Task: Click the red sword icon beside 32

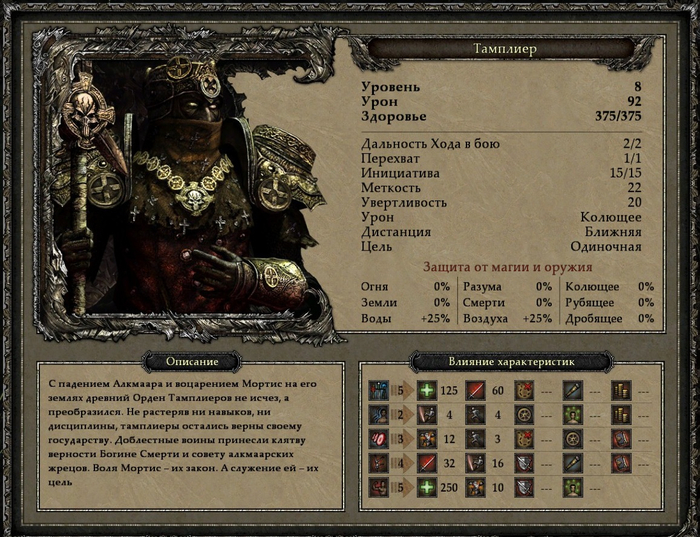Action: point(427,464)
